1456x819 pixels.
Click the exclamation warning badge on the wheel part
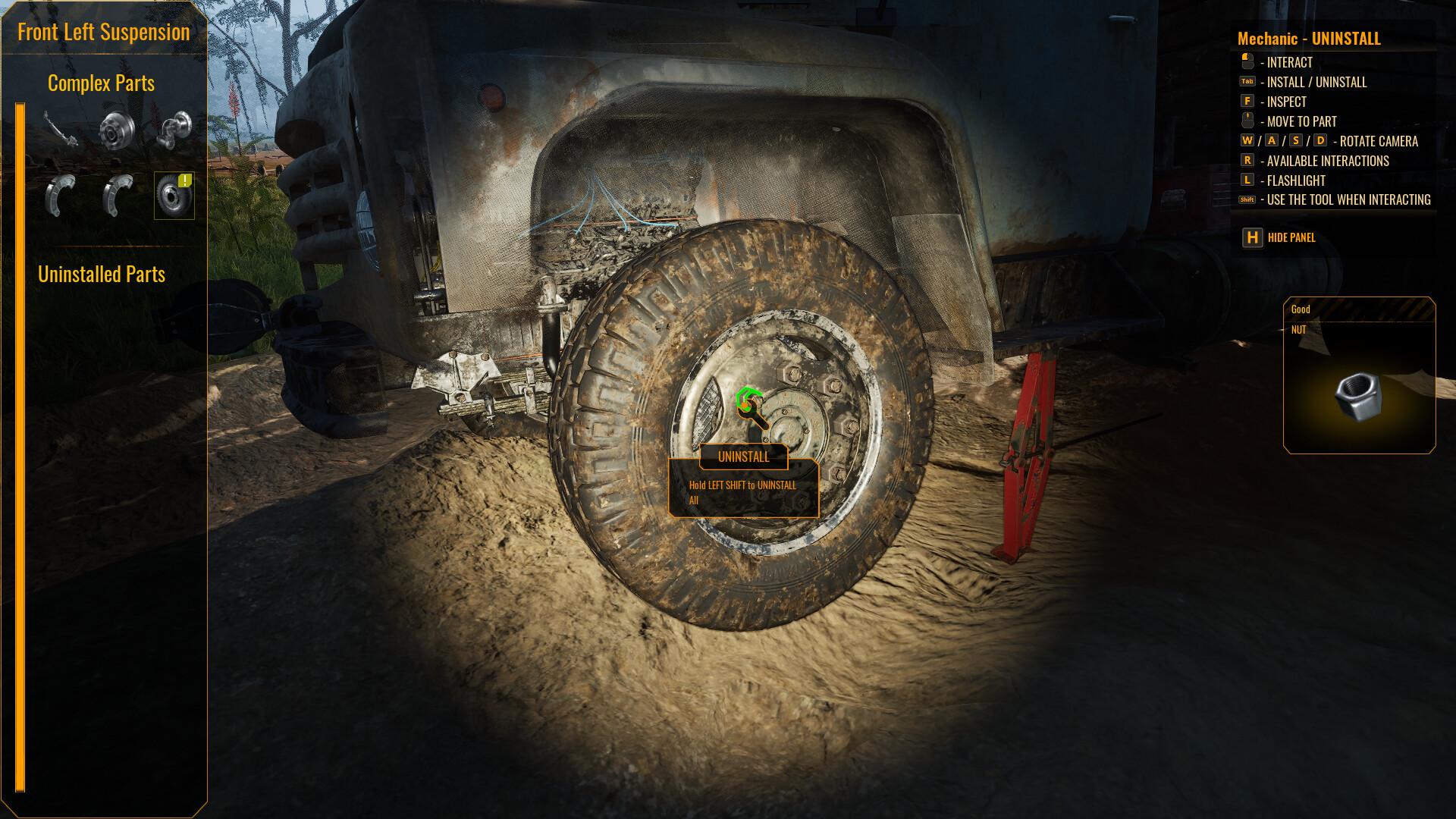(x=184, y=181)
